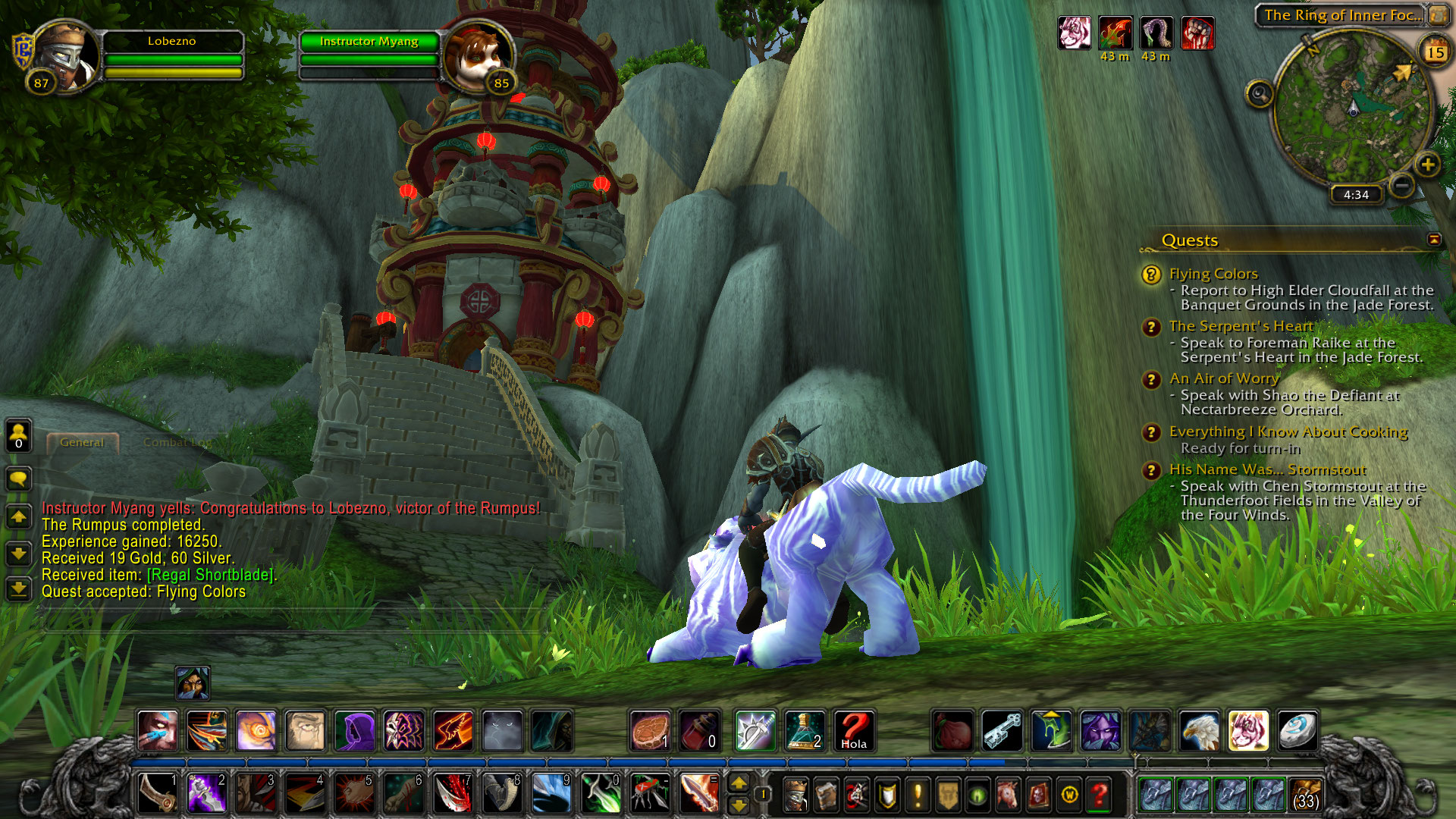The width and height of the screenshot is (1456, 819).
Task: Click the Regal Shortblade item link
Action: (x=212, y=575)
